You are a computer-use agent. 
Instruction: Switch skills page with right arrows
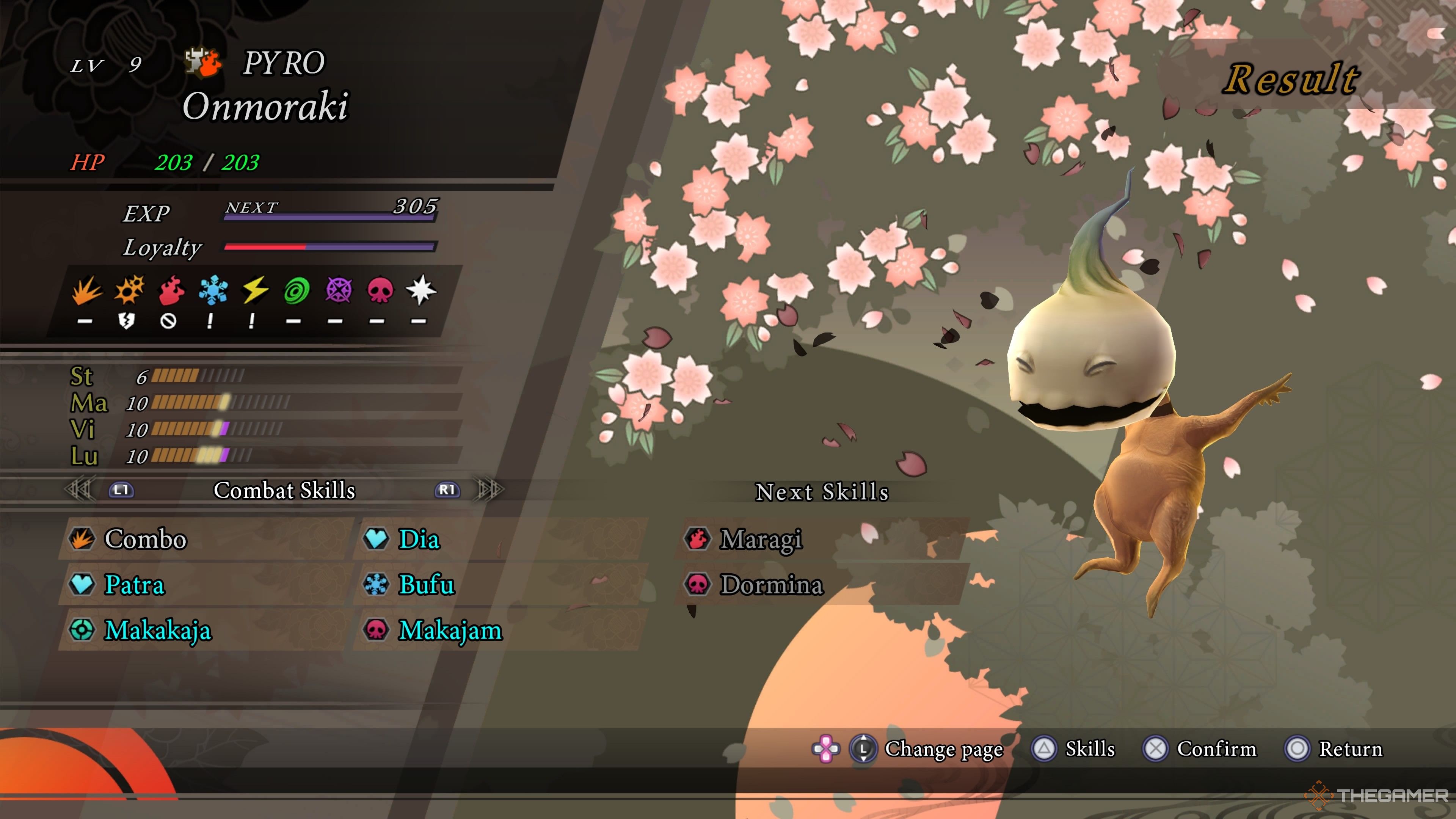pos(490,490)
